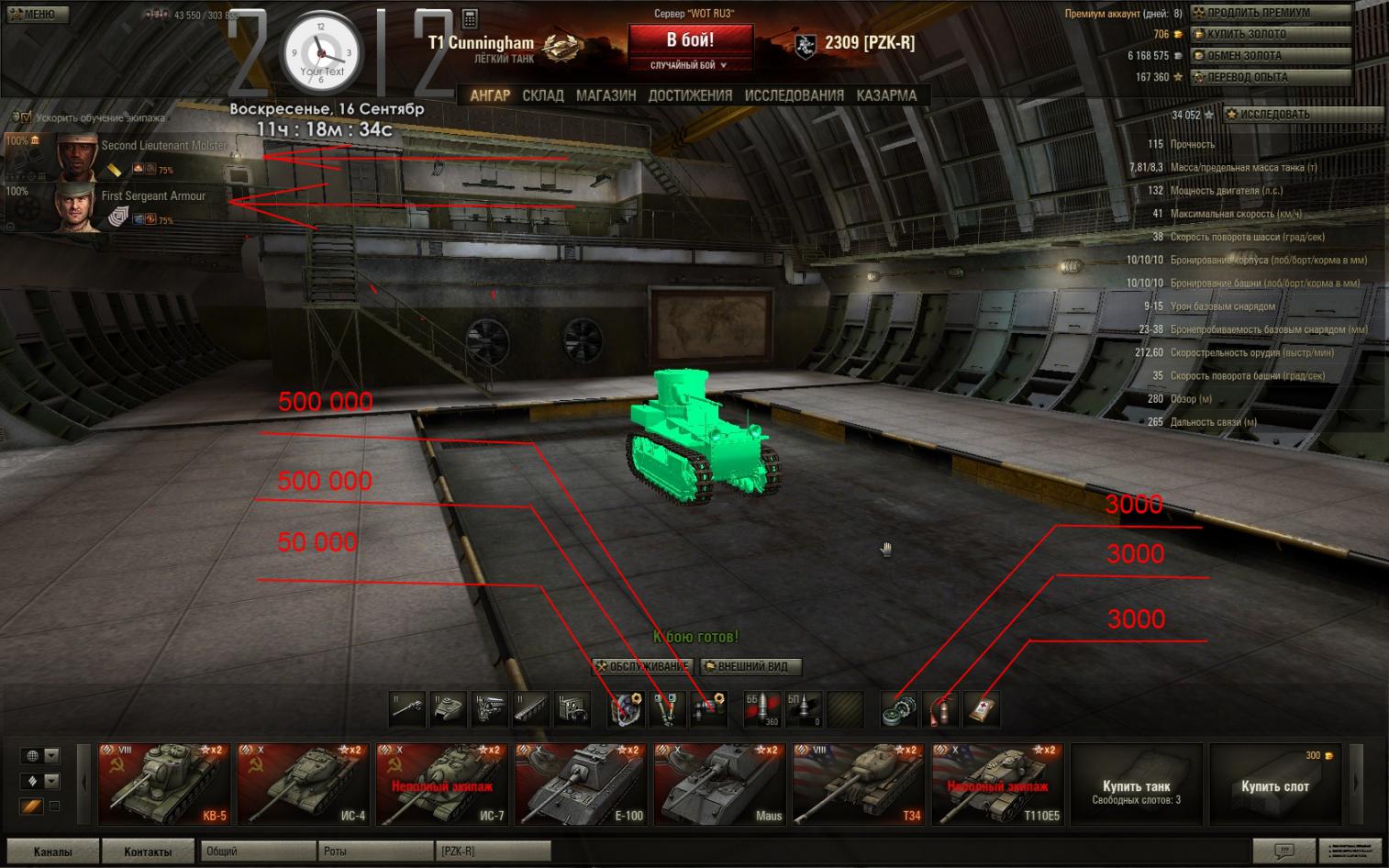This screenshot has height=868, width=1389.
Task: Click ПЕРЕВОД ОПЫТА button
Action: tap(1270, 78)
